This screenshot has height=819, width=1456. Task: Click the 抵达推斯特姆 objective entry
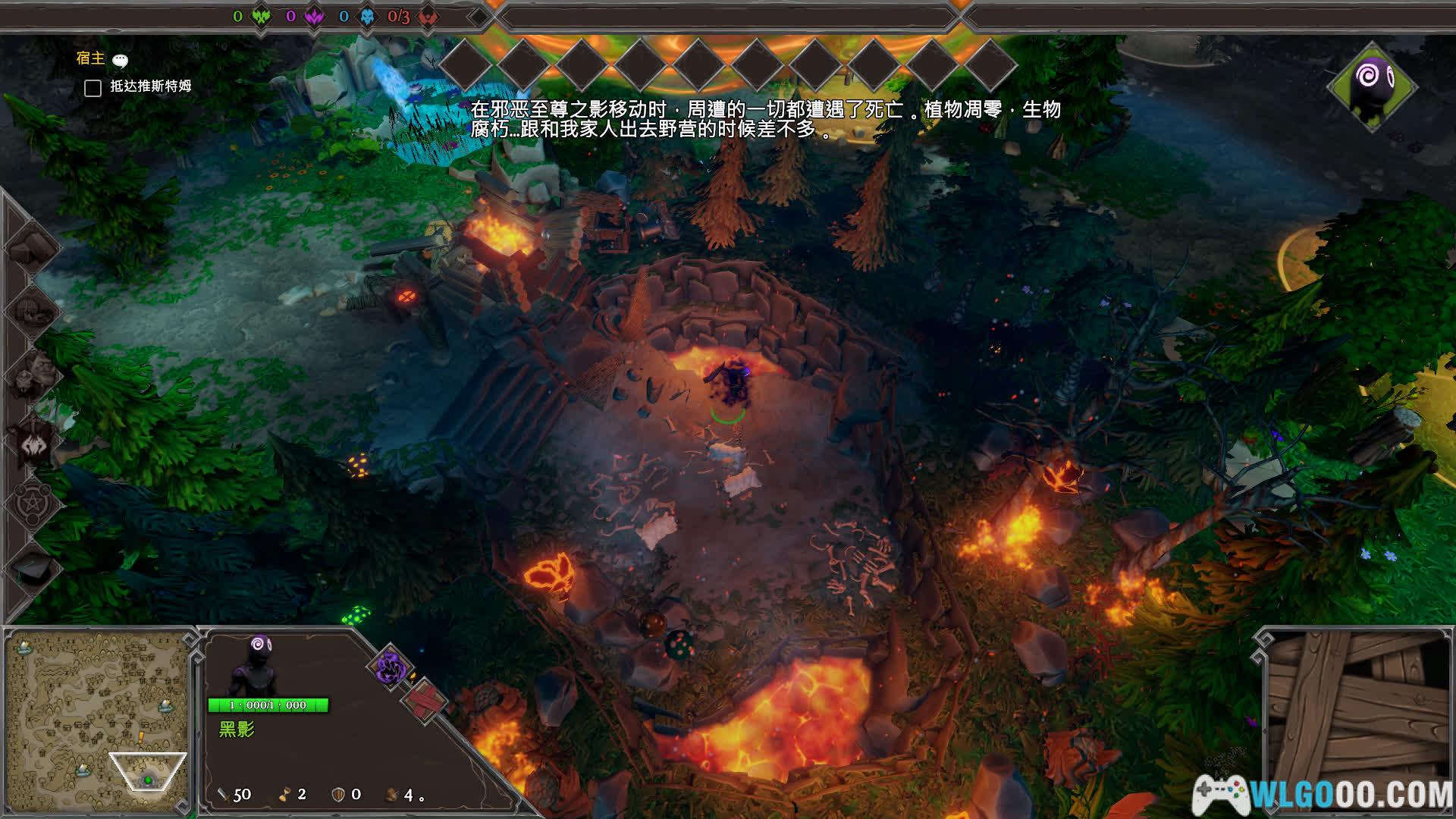tap(150, 86)
